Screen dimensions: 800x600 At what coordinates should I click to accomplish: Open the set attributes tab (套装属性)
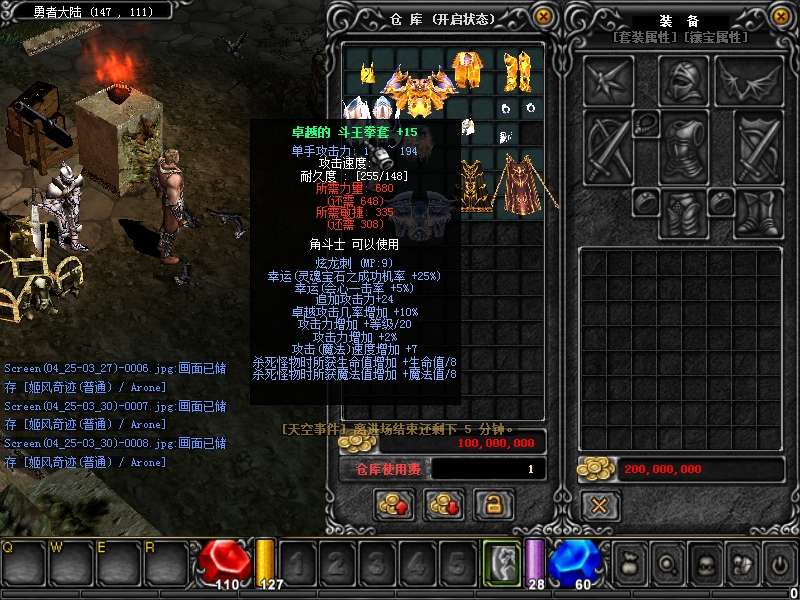click(645, 37)
